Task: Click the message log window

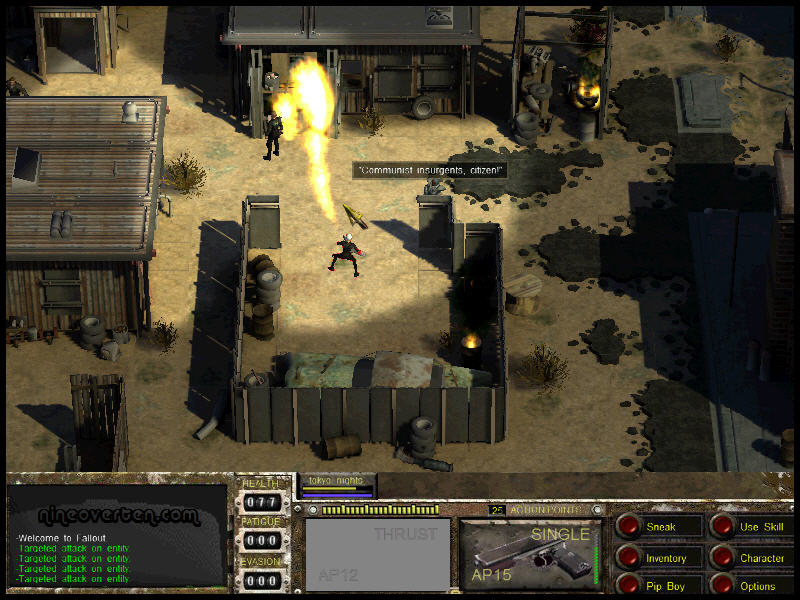Action: pos(117,537)
